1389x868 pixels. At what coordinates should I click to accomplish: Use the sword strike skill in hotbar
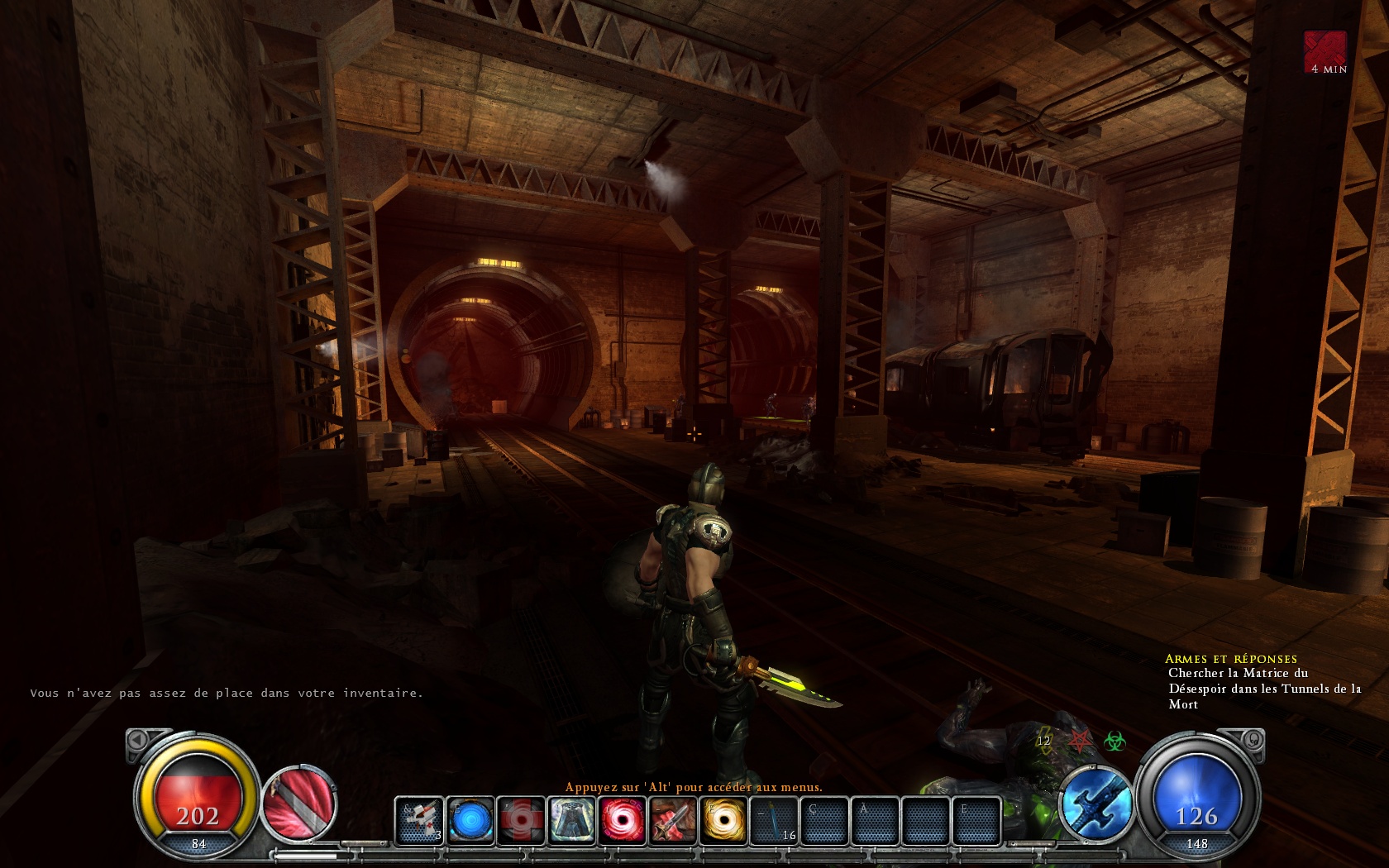coord(672,820)
